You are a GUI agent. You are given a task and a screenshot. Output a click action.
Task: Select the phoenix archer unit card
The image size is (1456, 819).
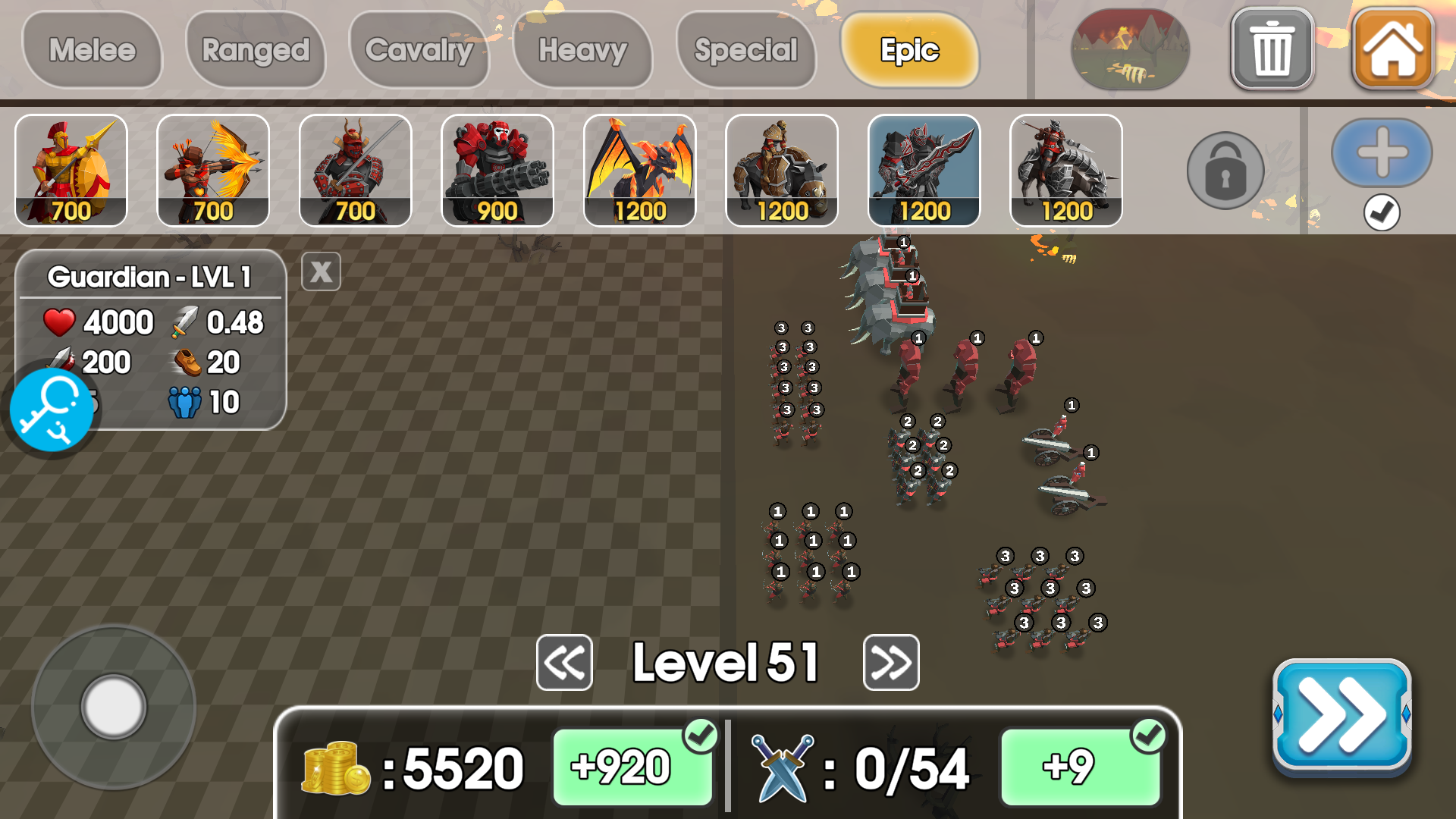(x=213, y=171)
